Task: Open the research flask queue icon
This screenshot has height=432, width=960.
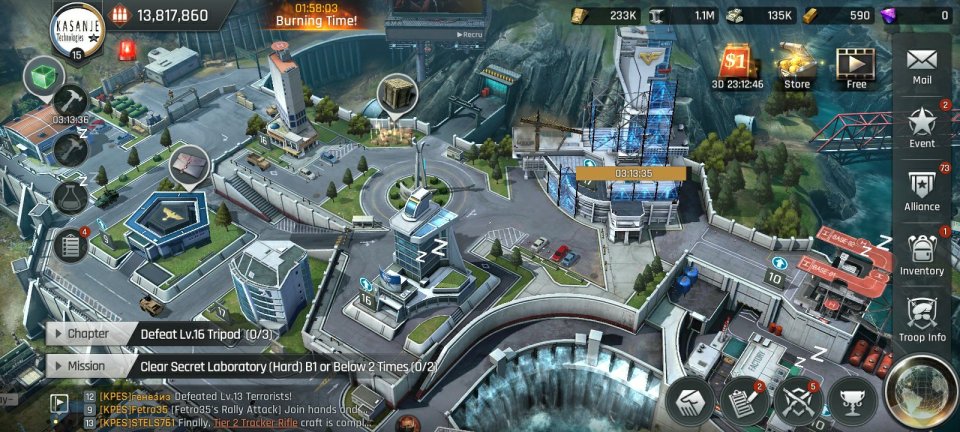Action: click(x=70, y=196)
